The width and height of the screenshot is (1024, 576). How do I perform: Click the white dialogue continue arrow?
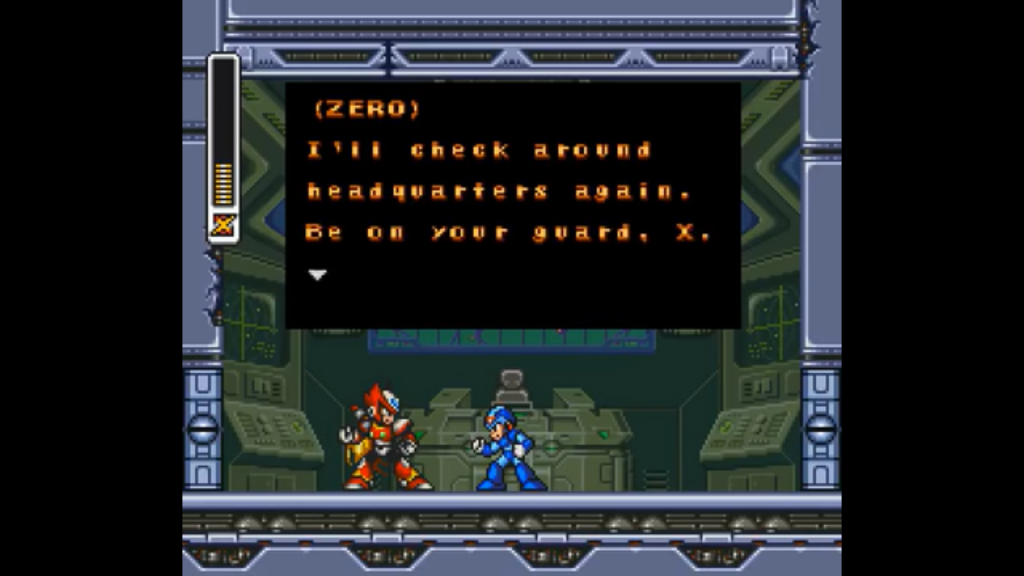point(317,275)
